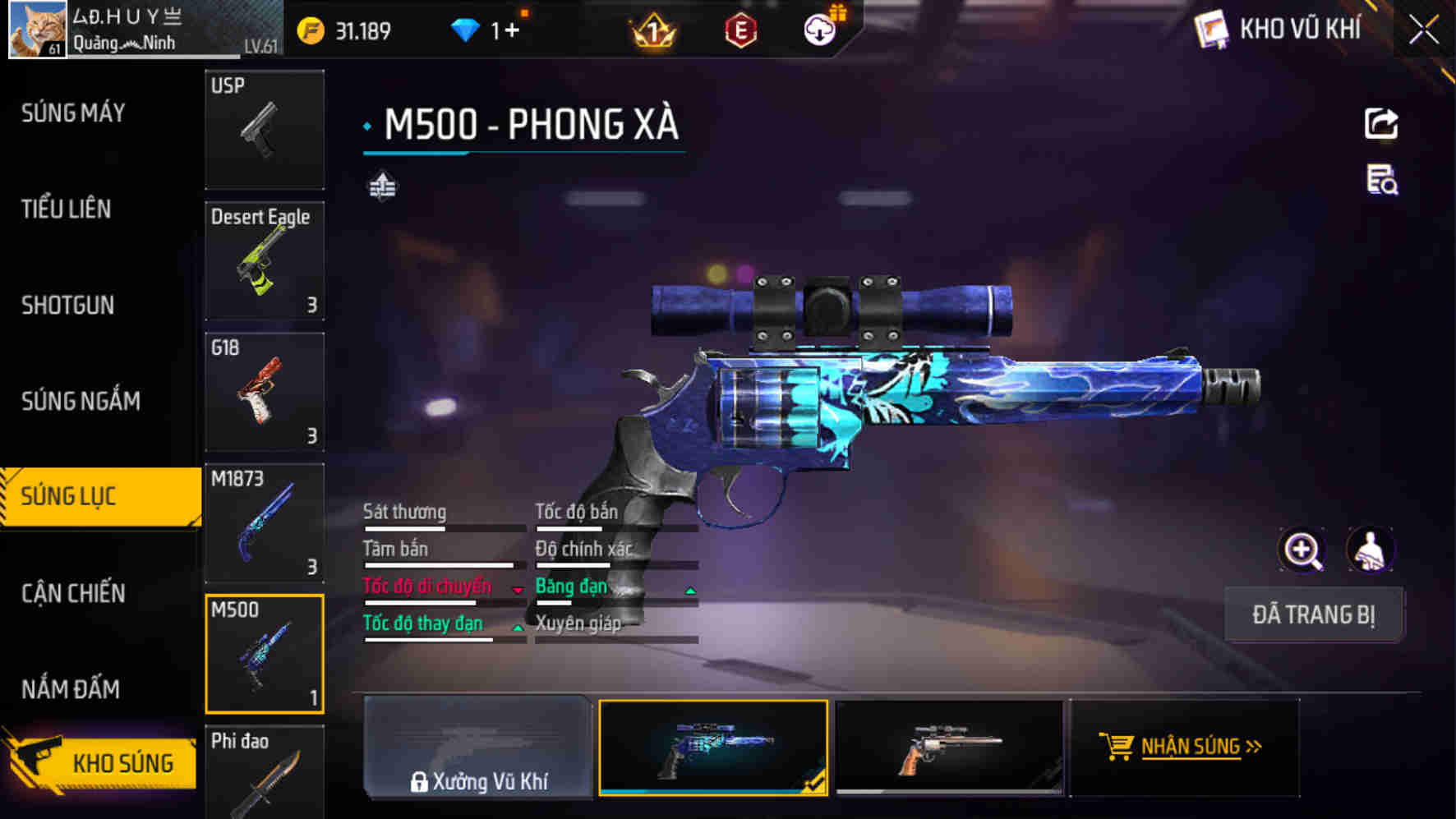Toggle to the locked Xưởng Vũ Khí skin slot

click(477, 748)
